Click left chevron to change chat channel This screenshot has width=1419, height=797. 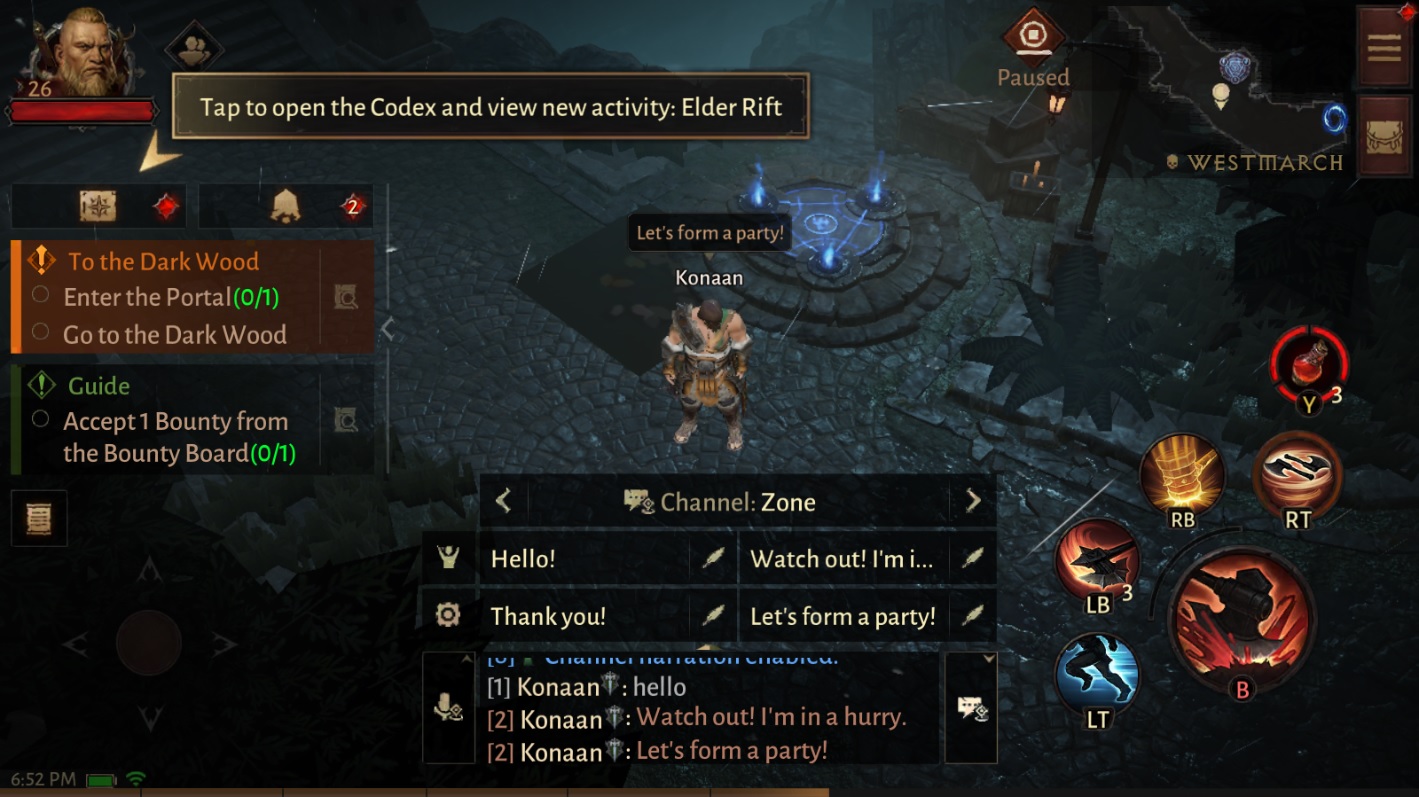[503, 501]
